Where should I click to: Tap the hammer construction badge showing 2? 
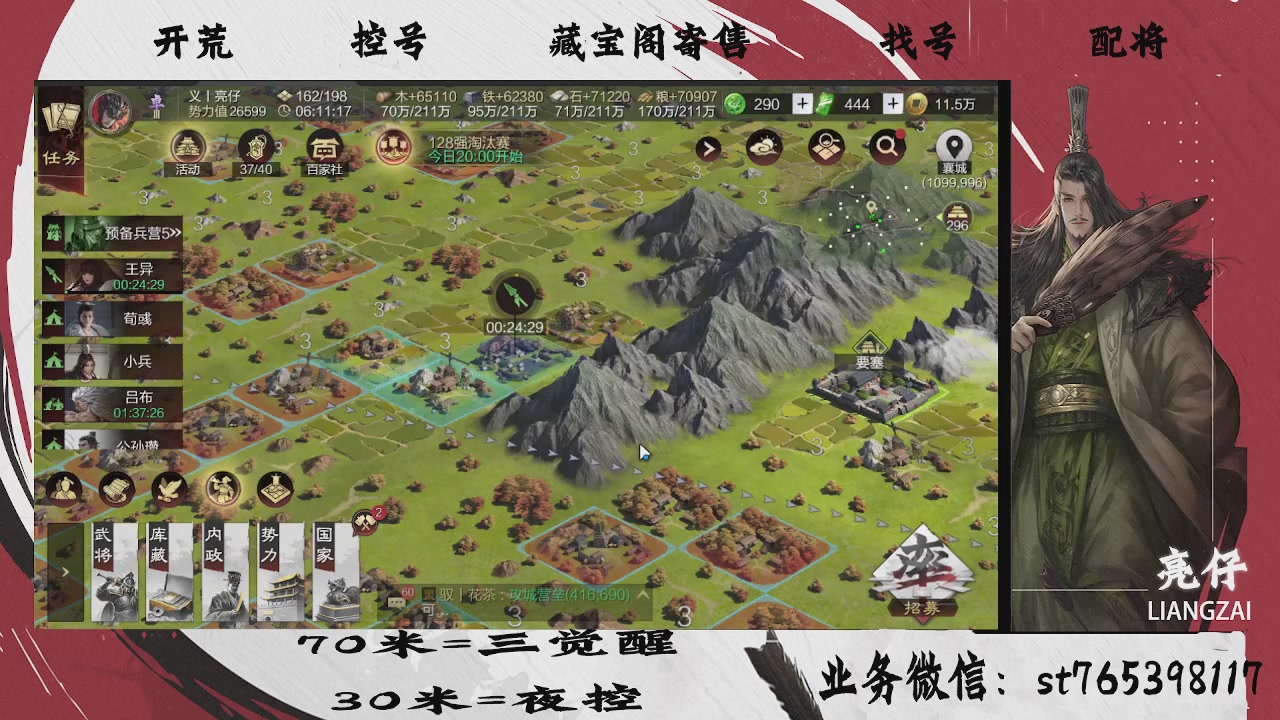(x=364, y=520)
